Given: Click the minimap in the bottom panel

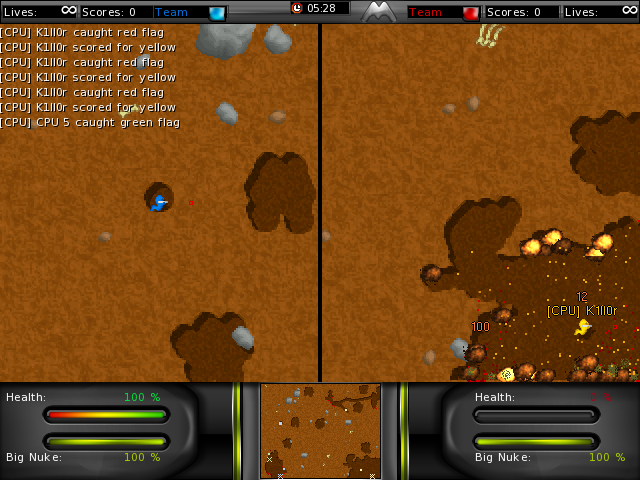Looking at the screenshot, I should click(x=320, y=431).
